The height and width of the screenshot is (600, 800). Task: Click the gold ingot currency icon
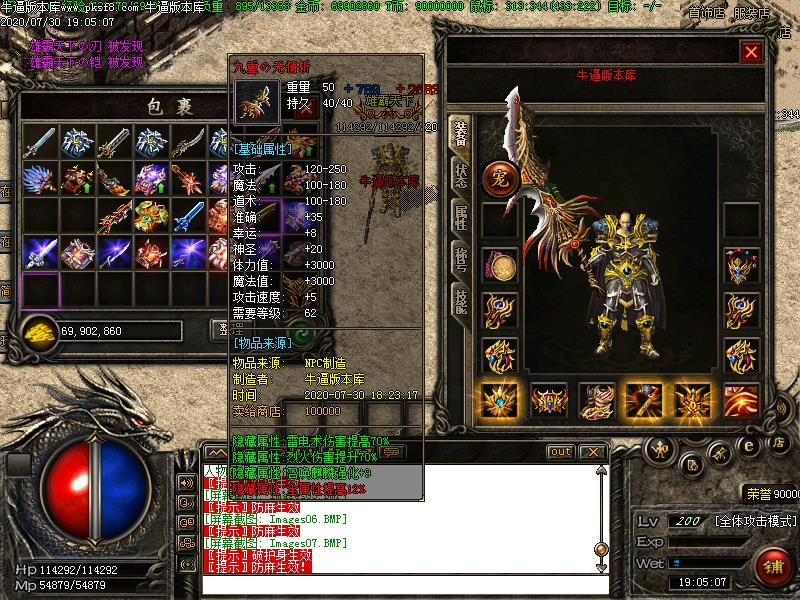point(40,329)
